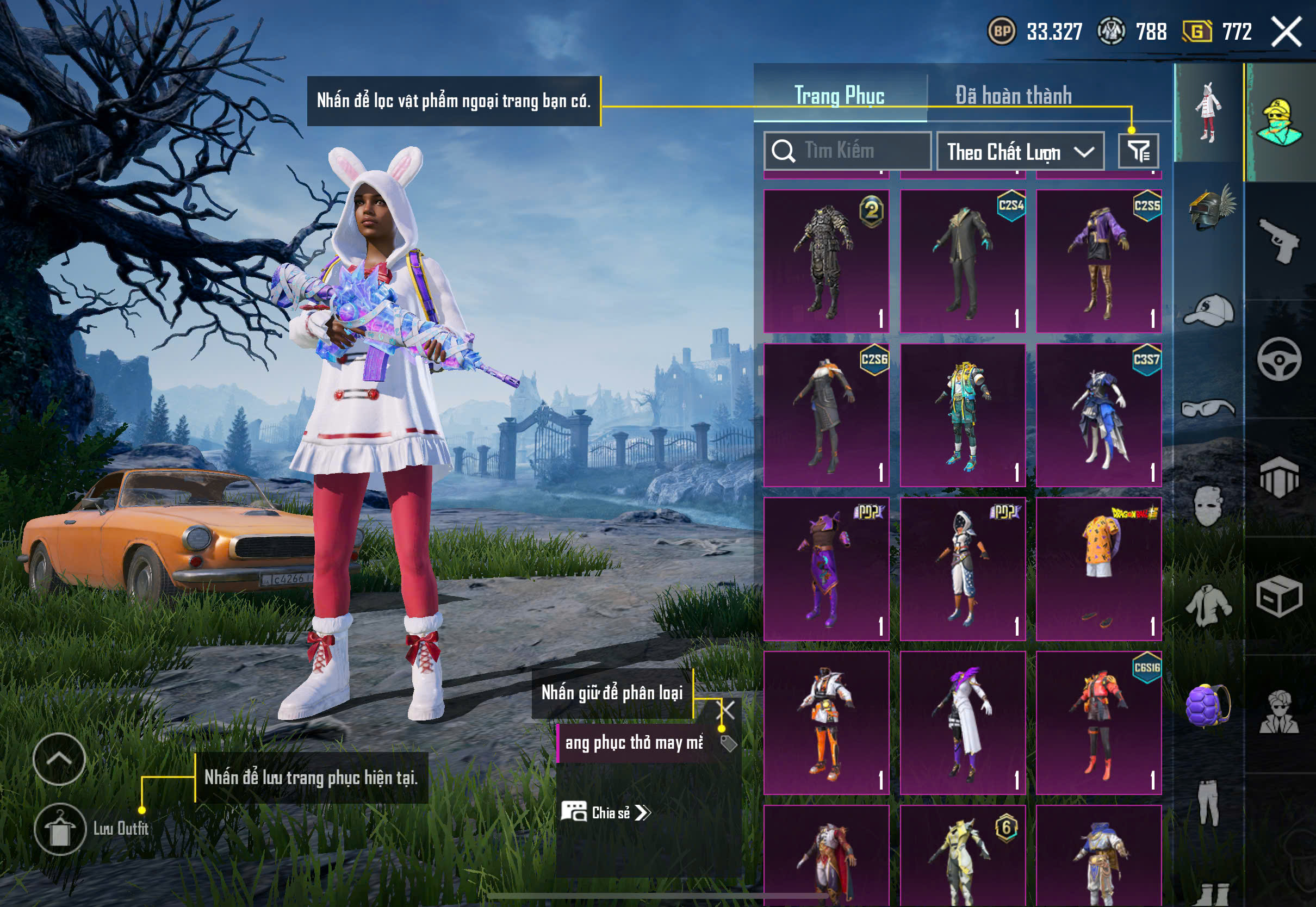This screenshot has width=1316, height=907.
Task: Click the Tìm Kiếm search box
Action: [847, 151]
